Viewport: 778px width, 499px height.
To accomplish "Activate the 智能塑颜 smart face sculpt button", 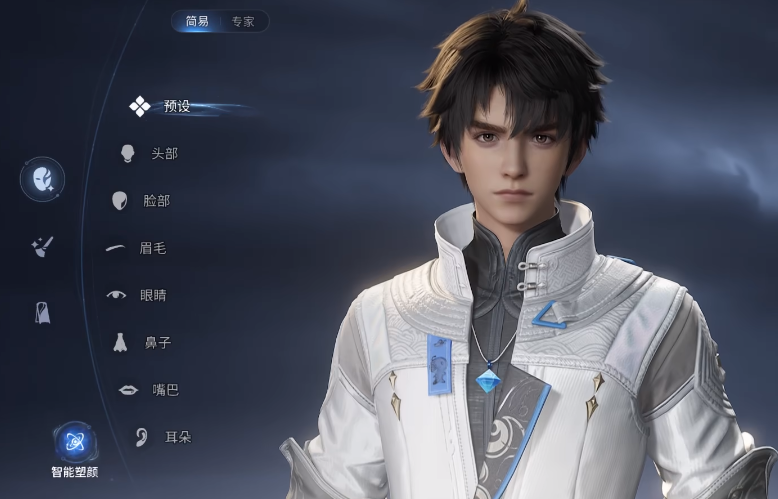I will (75, 442).
